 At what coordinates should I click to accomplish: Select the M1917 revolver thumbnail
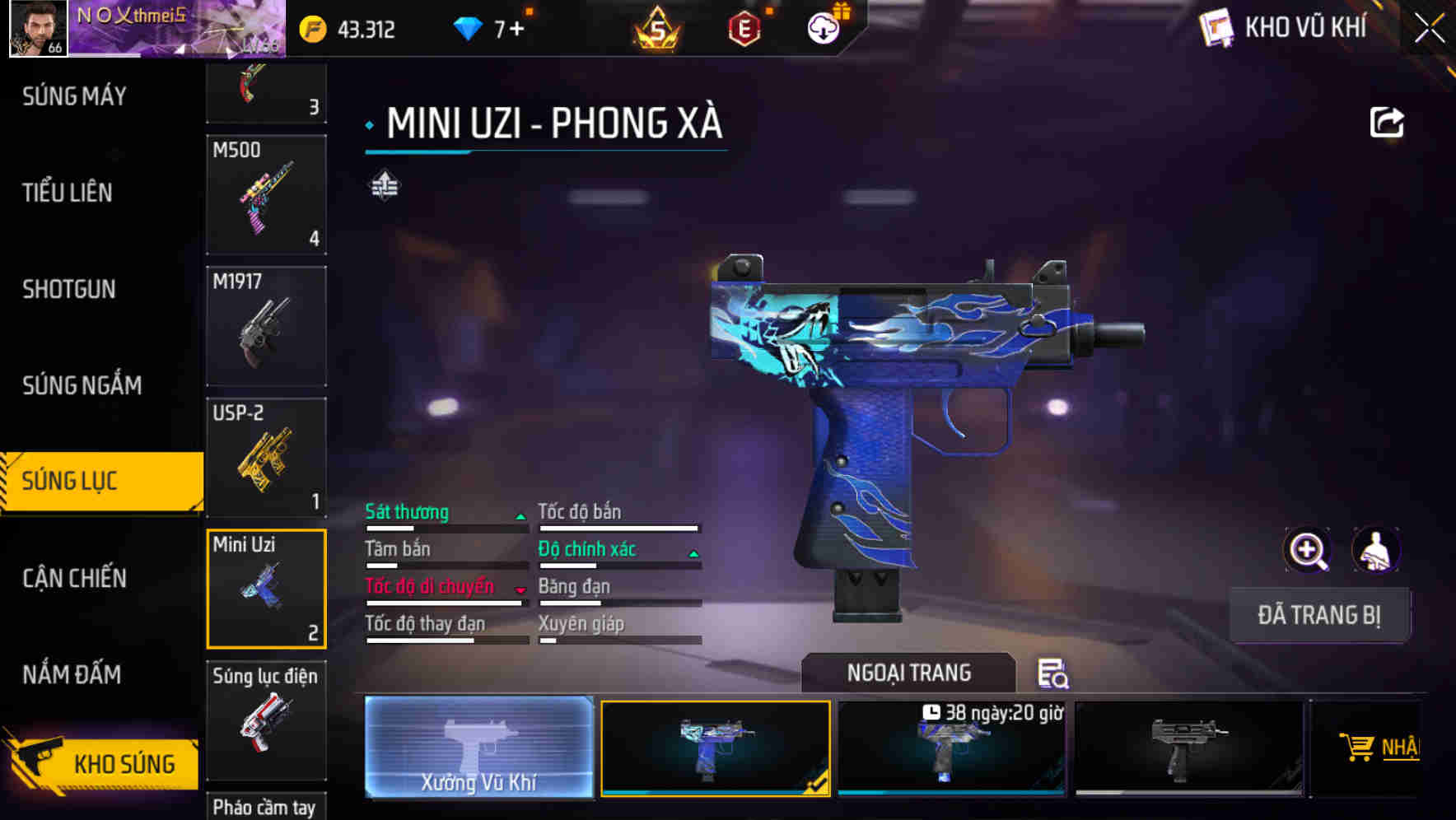pos(265,325)
